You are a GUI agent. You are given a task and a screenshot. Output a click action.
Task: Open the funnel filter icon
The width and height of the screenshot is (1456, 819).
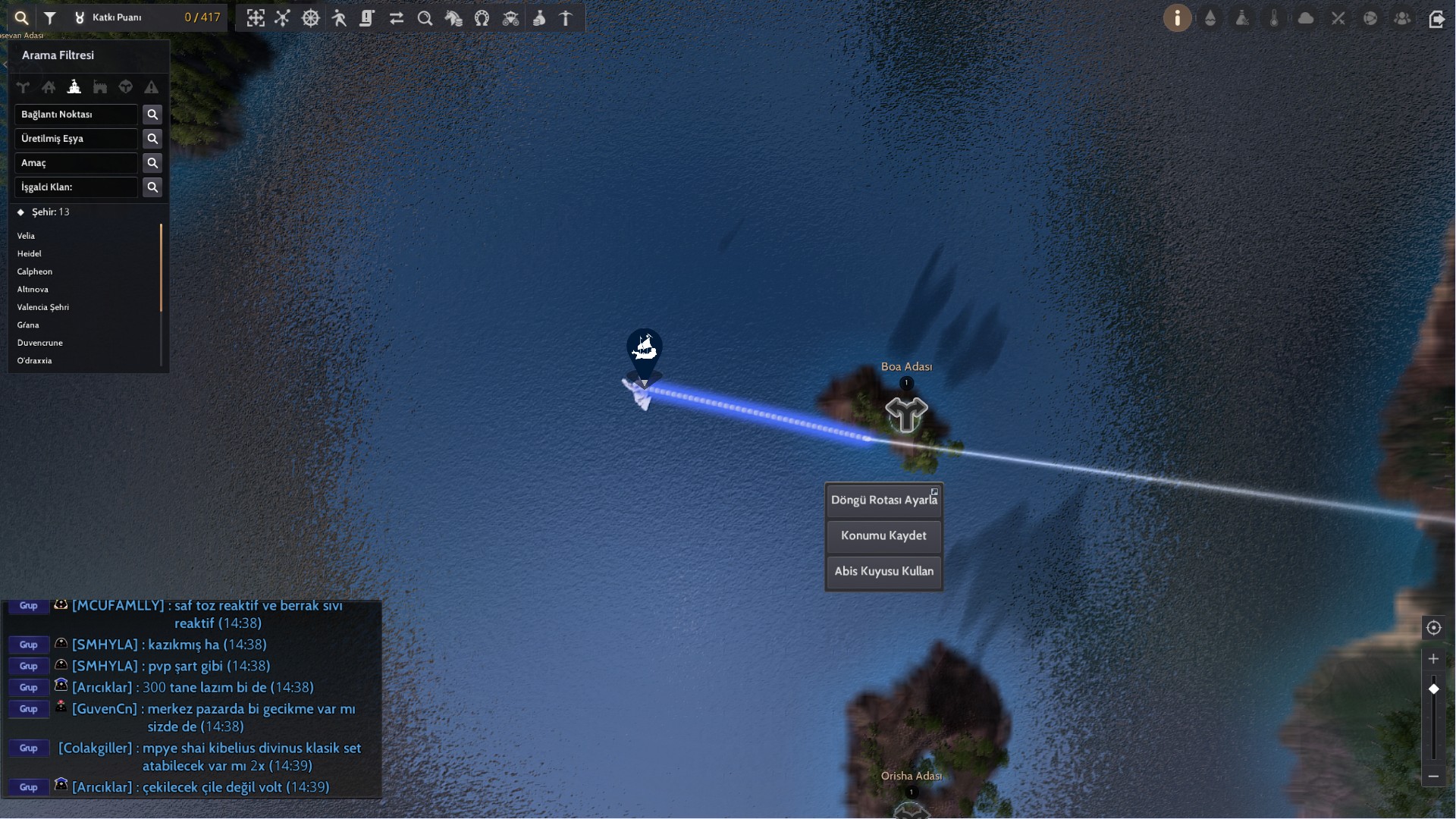click(50, 18)
